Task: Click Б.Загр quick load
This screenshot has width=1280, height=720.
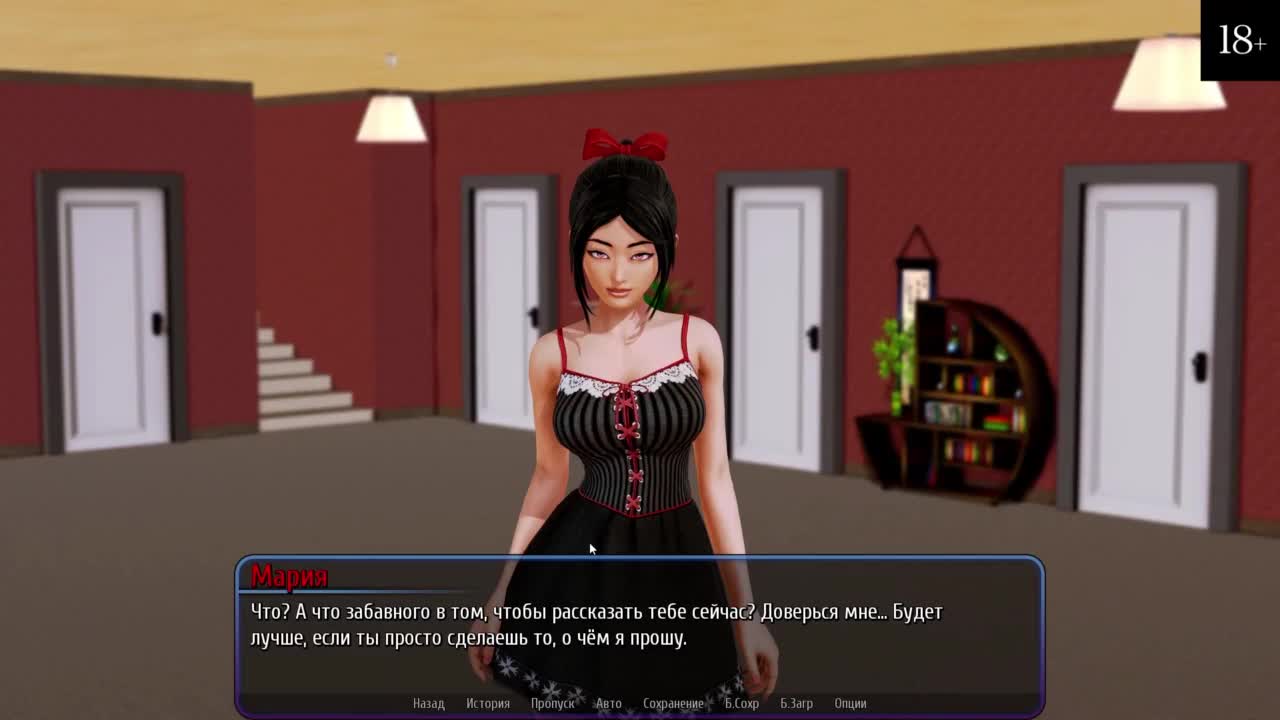Action: coord(796,703)
